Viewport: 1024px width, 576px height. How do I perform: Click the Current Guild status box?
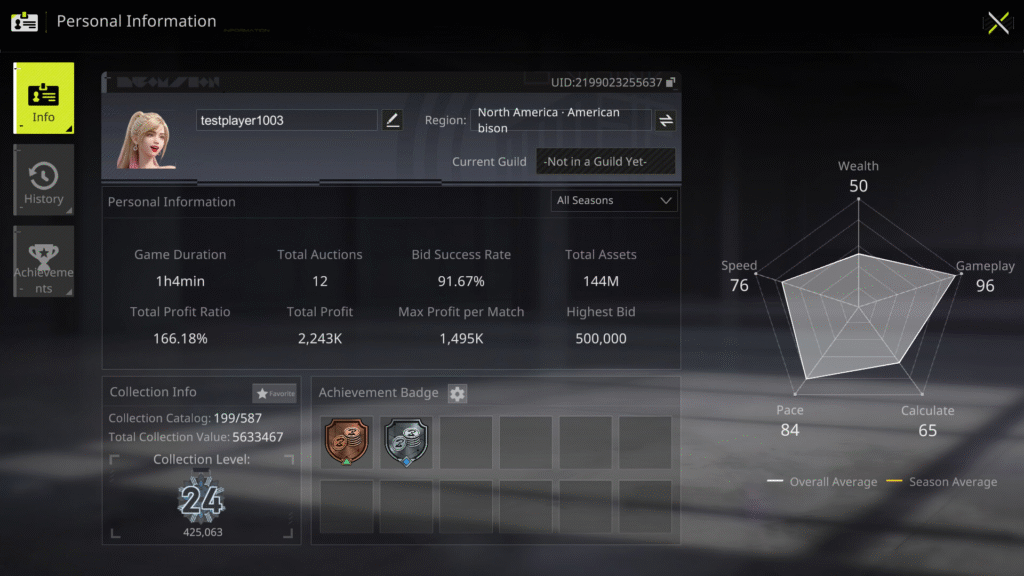[605, 161]
